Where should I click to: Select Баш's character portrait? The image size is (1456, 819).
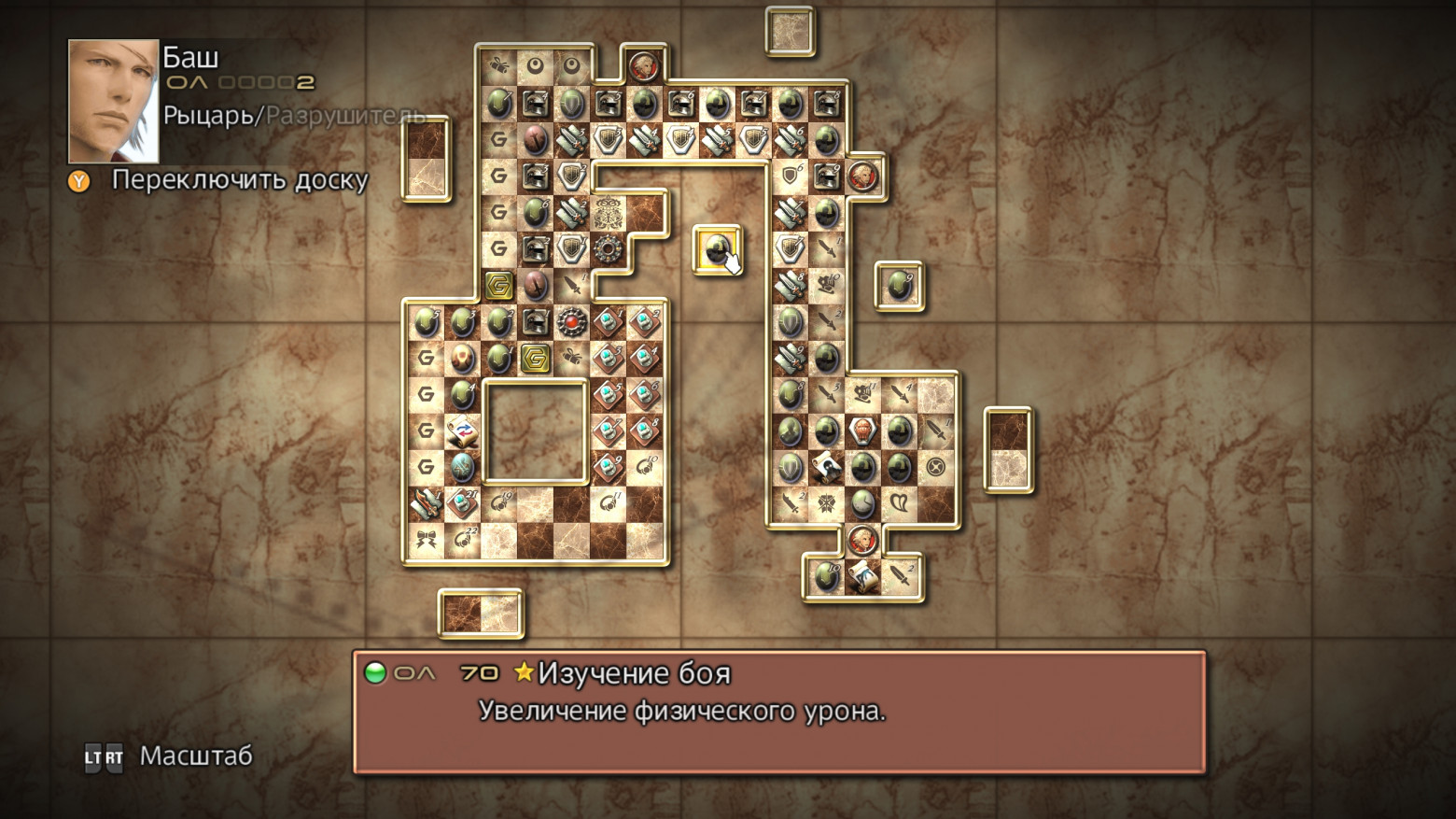(x=113, y=101)
